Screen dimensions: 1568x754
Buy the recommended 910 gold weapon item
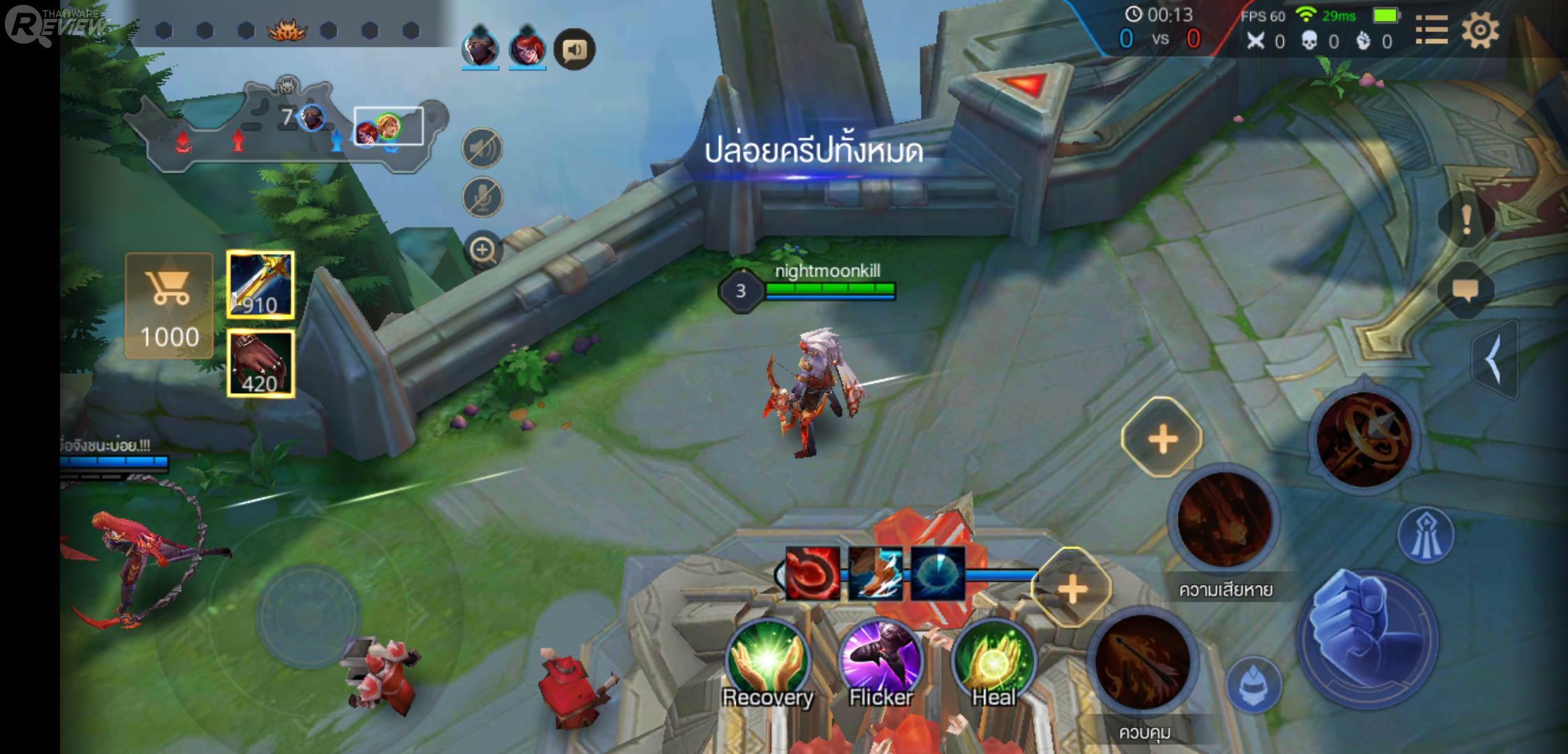[x=260, y=285]
